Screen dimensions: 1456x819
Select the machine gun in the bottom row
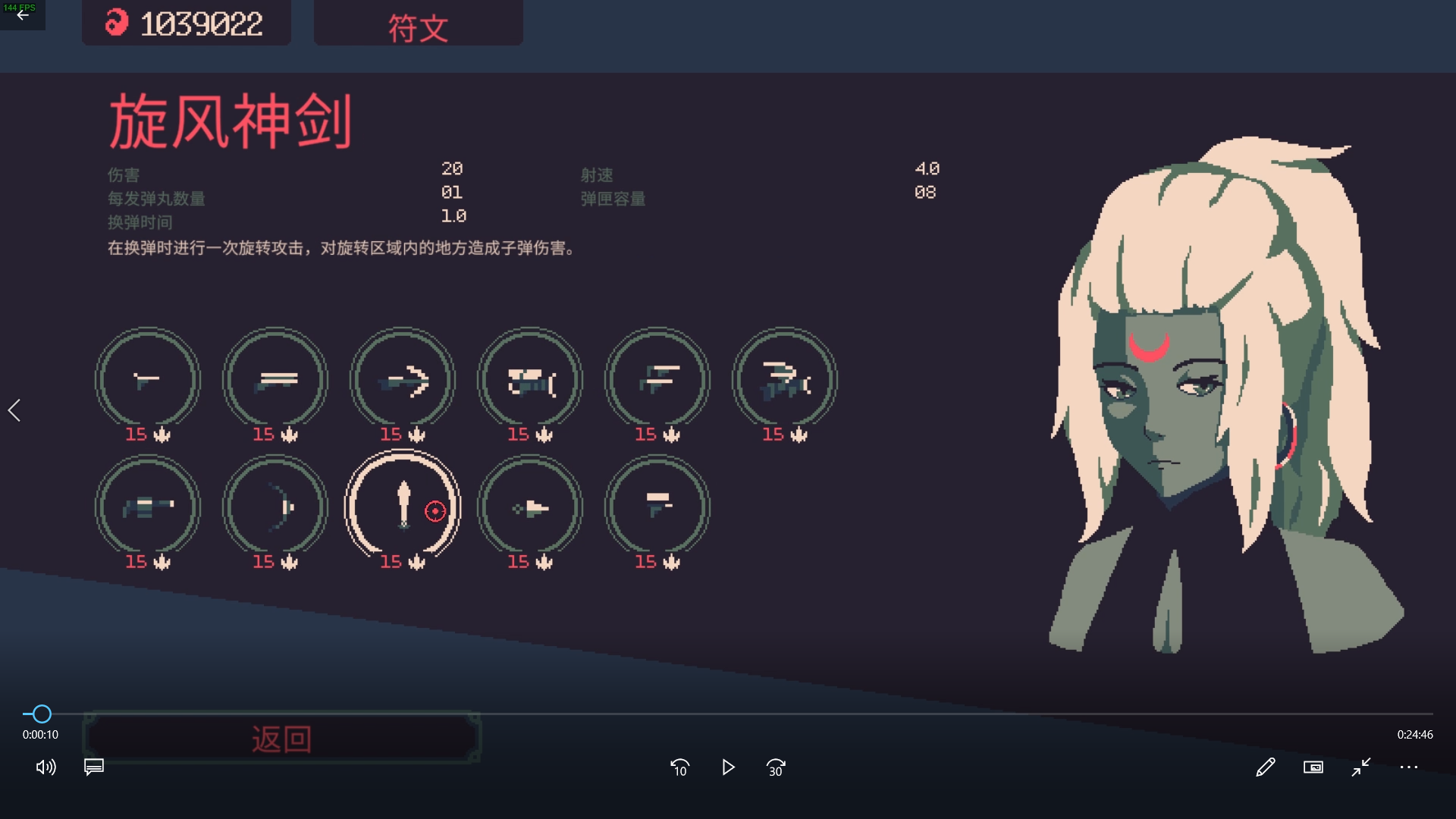click(x=148, y=508)
